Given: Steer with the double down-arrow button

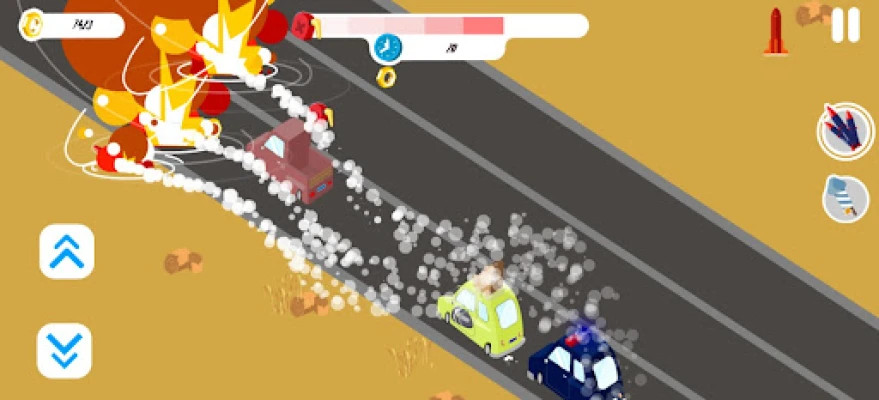Looking at the screenshot, I should click(64, 350).
